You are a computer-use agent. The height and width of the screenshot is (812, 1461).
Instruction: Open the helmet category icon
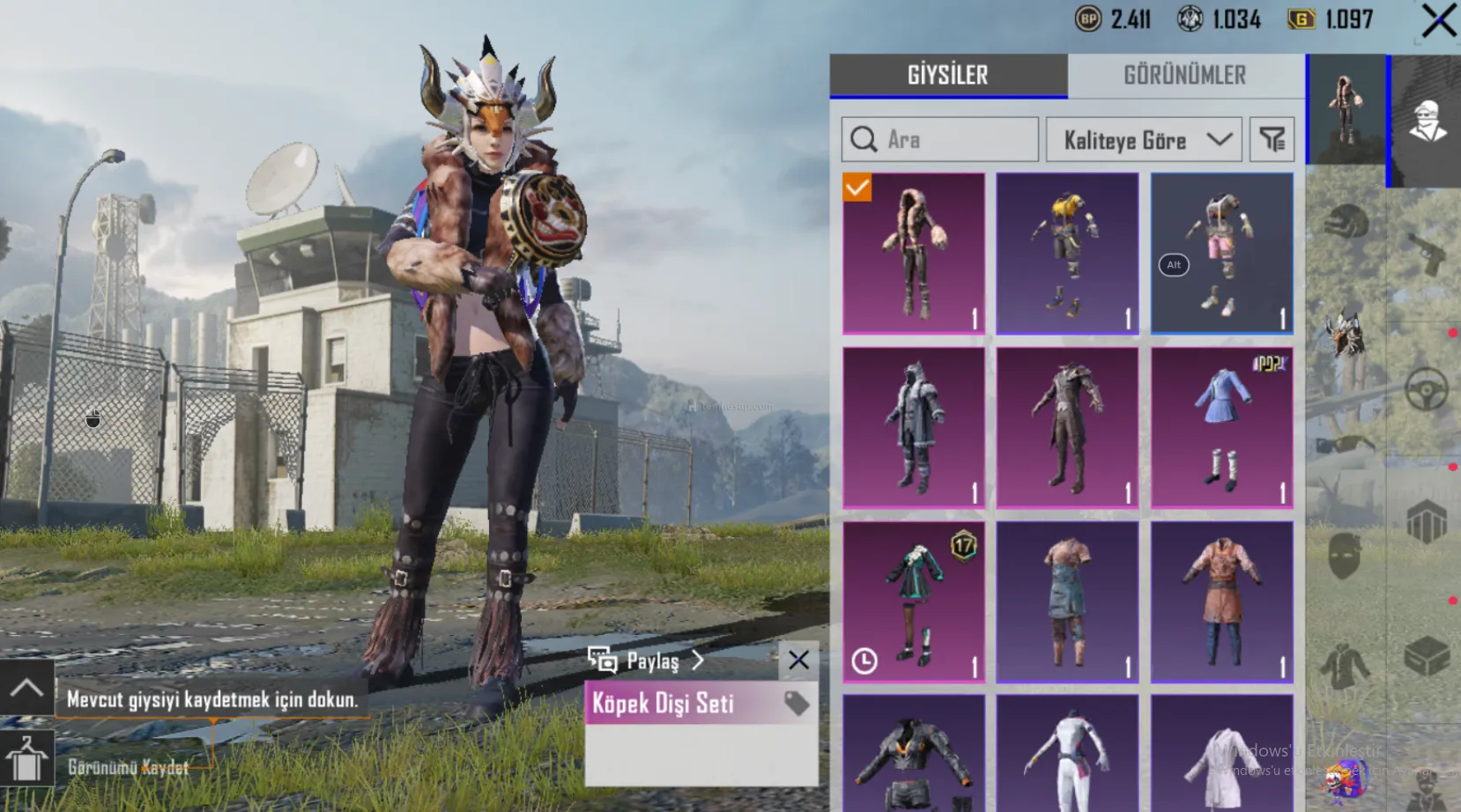pos(1345,221)
